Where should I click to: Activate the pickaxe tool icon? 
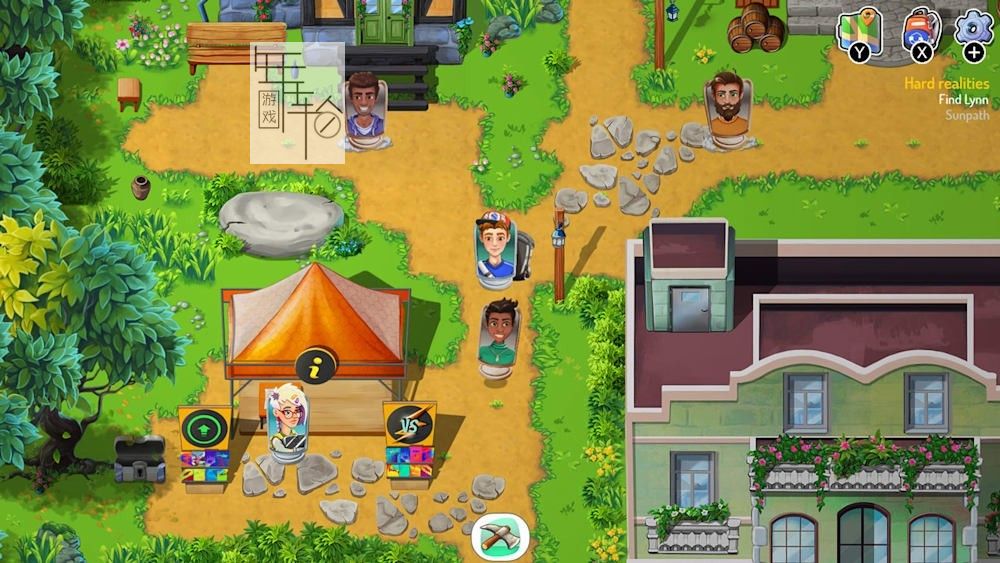pos(500,537)
